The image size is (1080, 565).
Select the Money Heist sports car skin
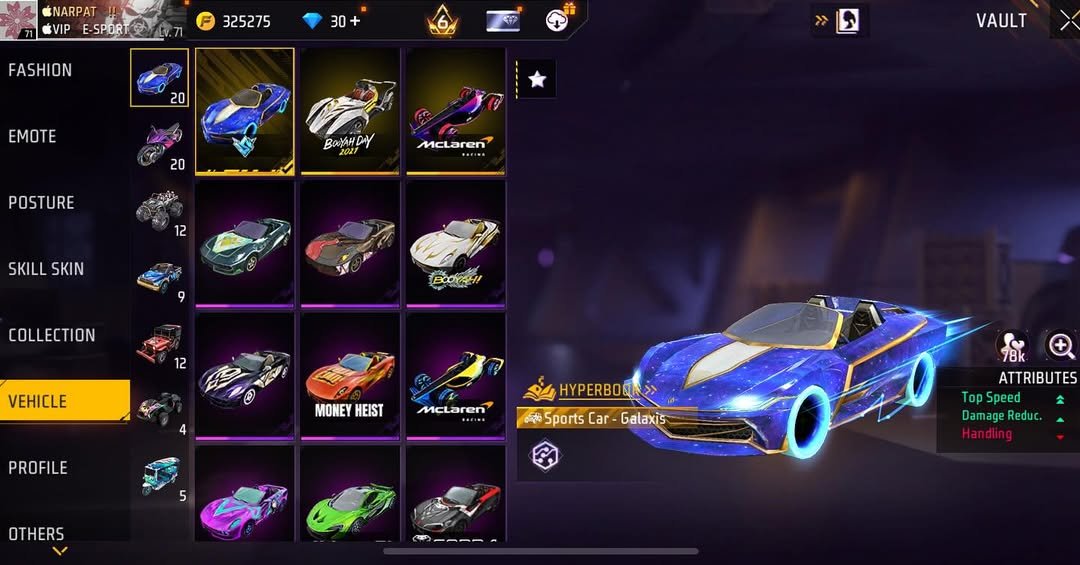pos(349,376)
